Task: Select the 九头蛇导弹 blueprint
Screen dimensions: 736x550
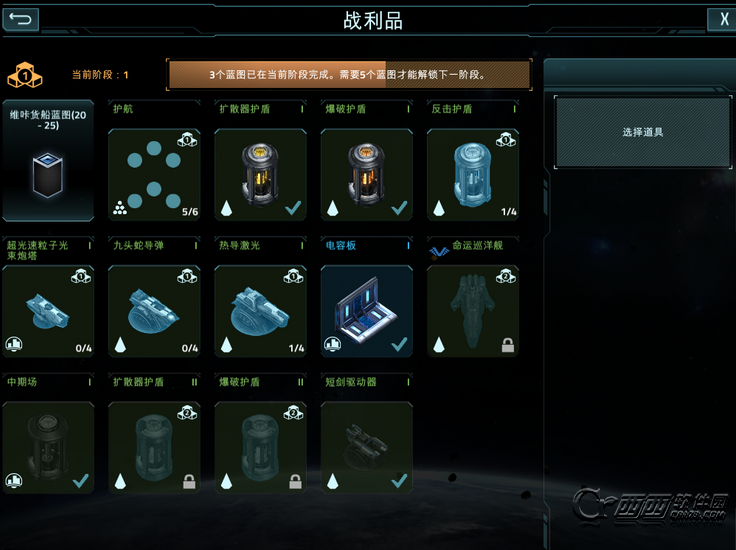Action: pyautogui.click(x=153, y=311)
